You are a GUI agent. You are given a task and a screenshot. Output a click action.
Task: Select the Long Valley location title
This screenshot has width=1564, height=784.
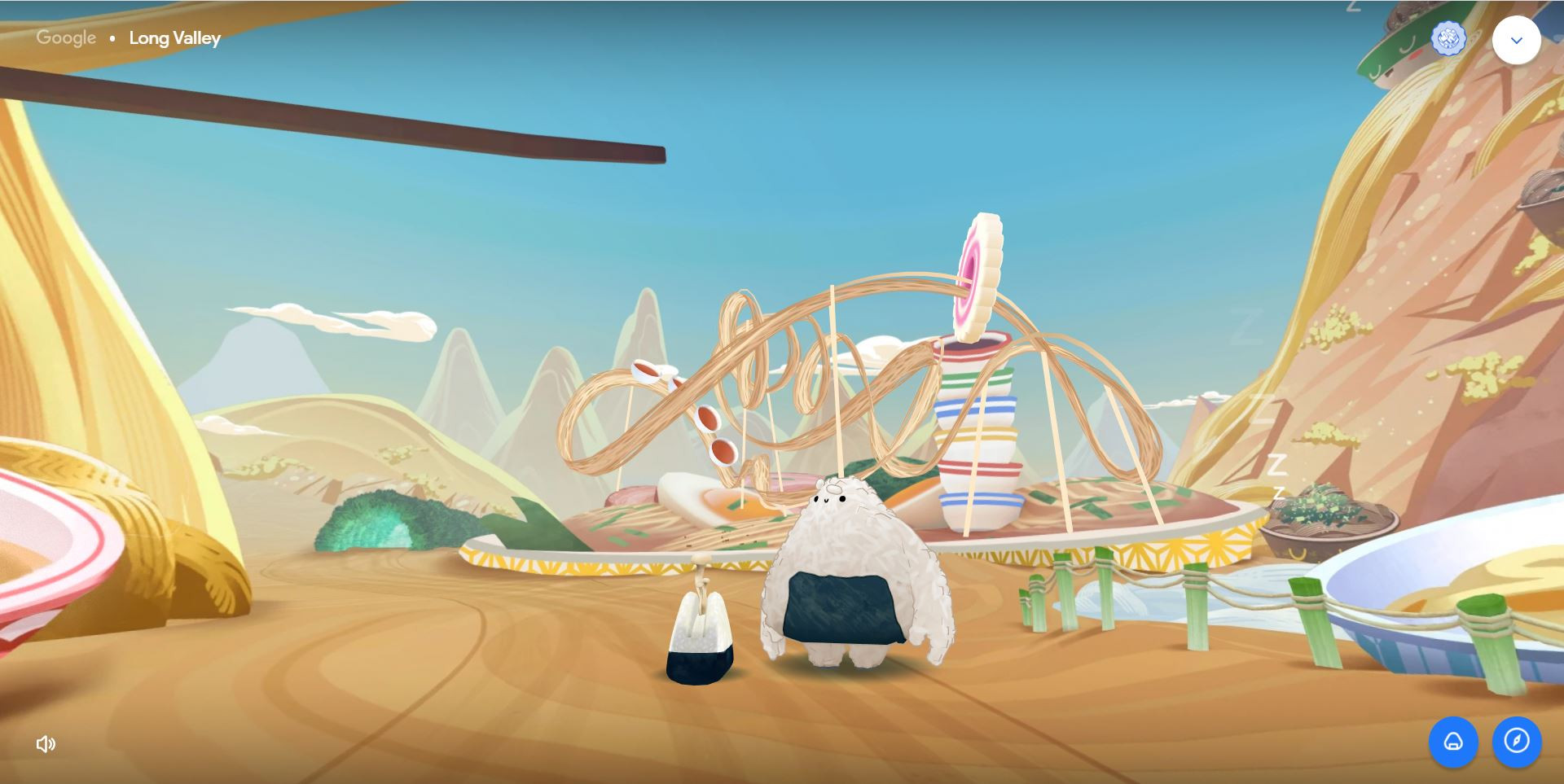pyautogui.click(x=174, y=38)
